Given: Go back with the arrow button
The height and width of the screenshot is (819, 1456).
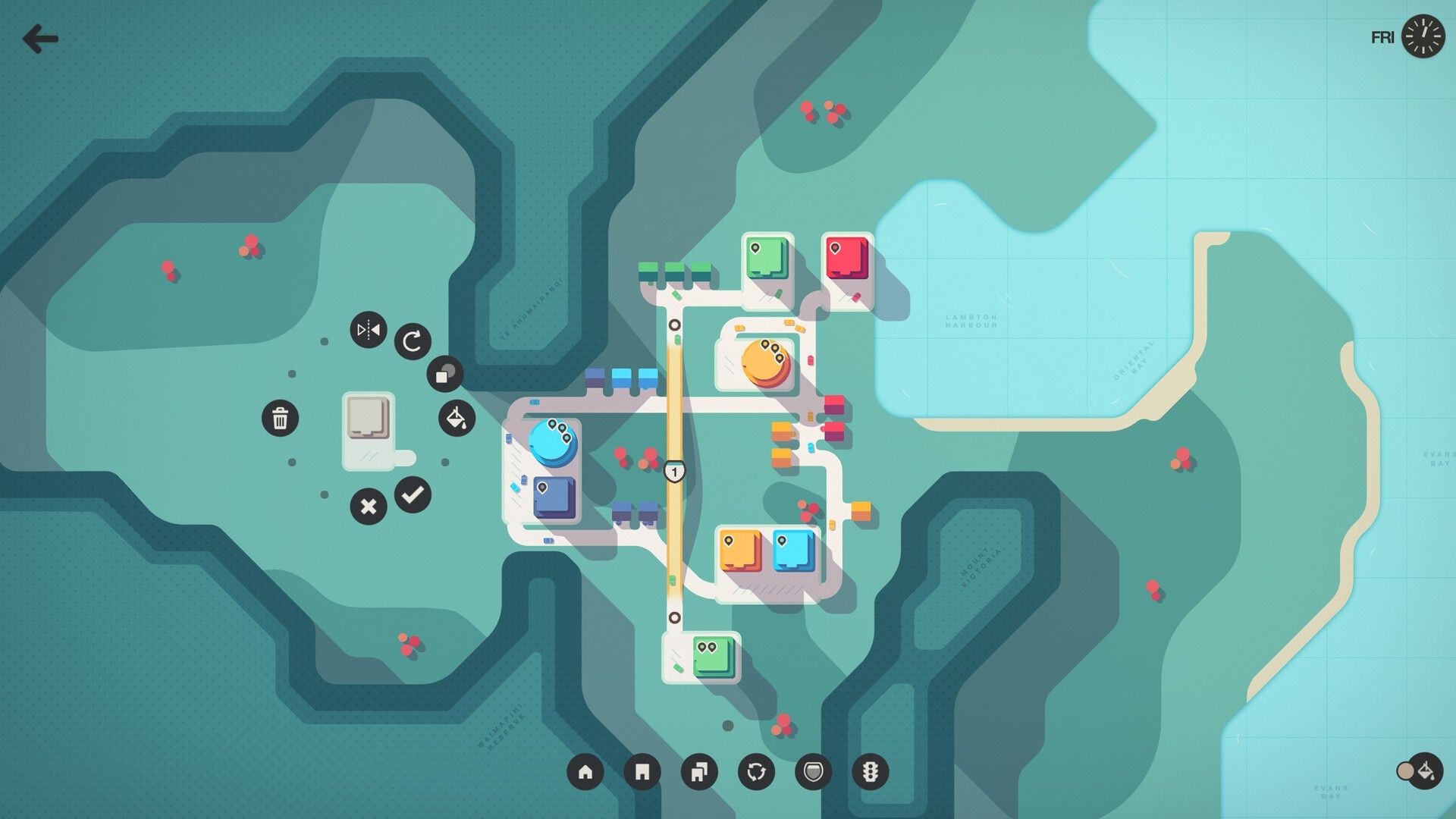Looking at the screenshot, I should coord(40,39).
